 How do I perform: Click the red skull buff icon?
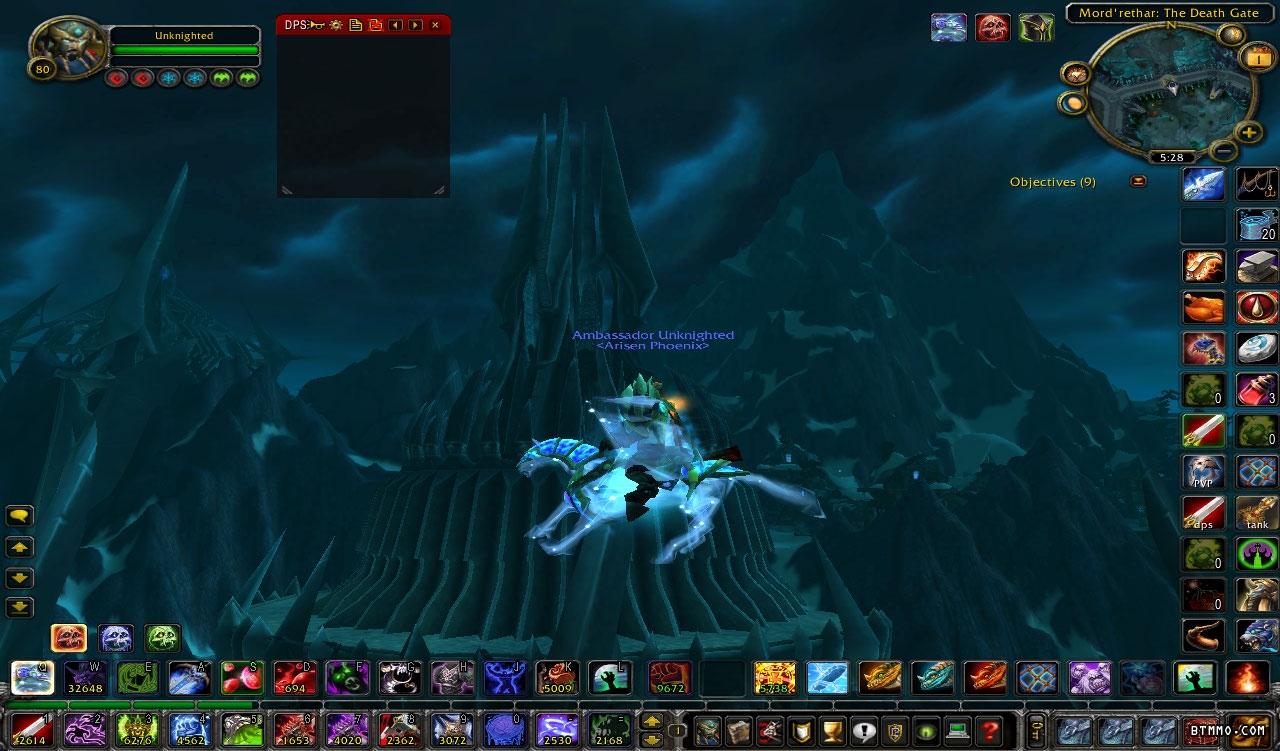pos(991,27)
